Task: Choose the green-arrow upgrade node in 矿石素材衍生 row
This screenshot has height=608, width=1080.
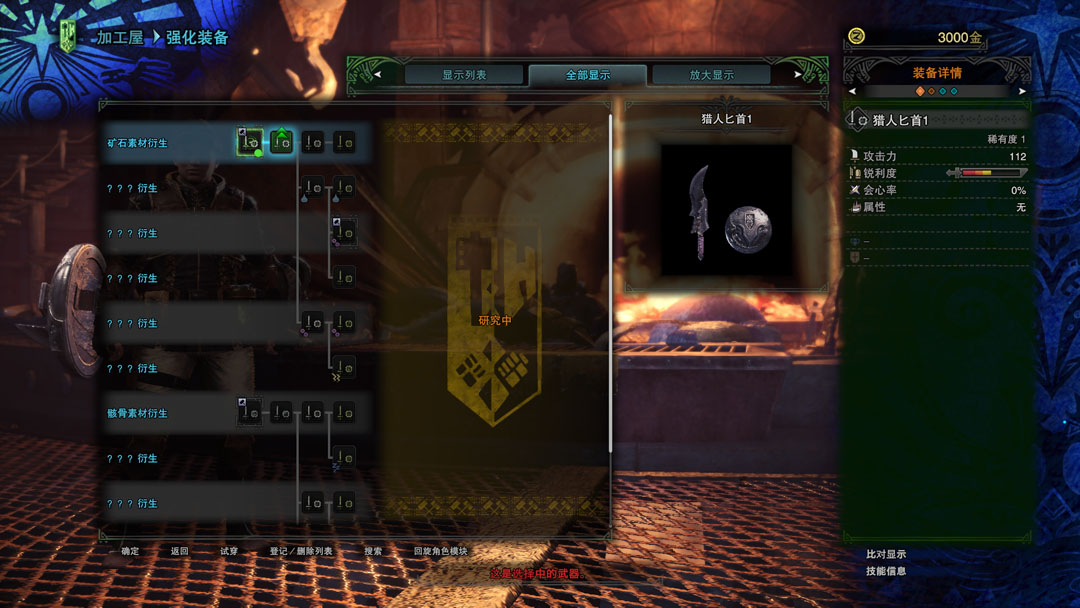Action: pos(282,142)
